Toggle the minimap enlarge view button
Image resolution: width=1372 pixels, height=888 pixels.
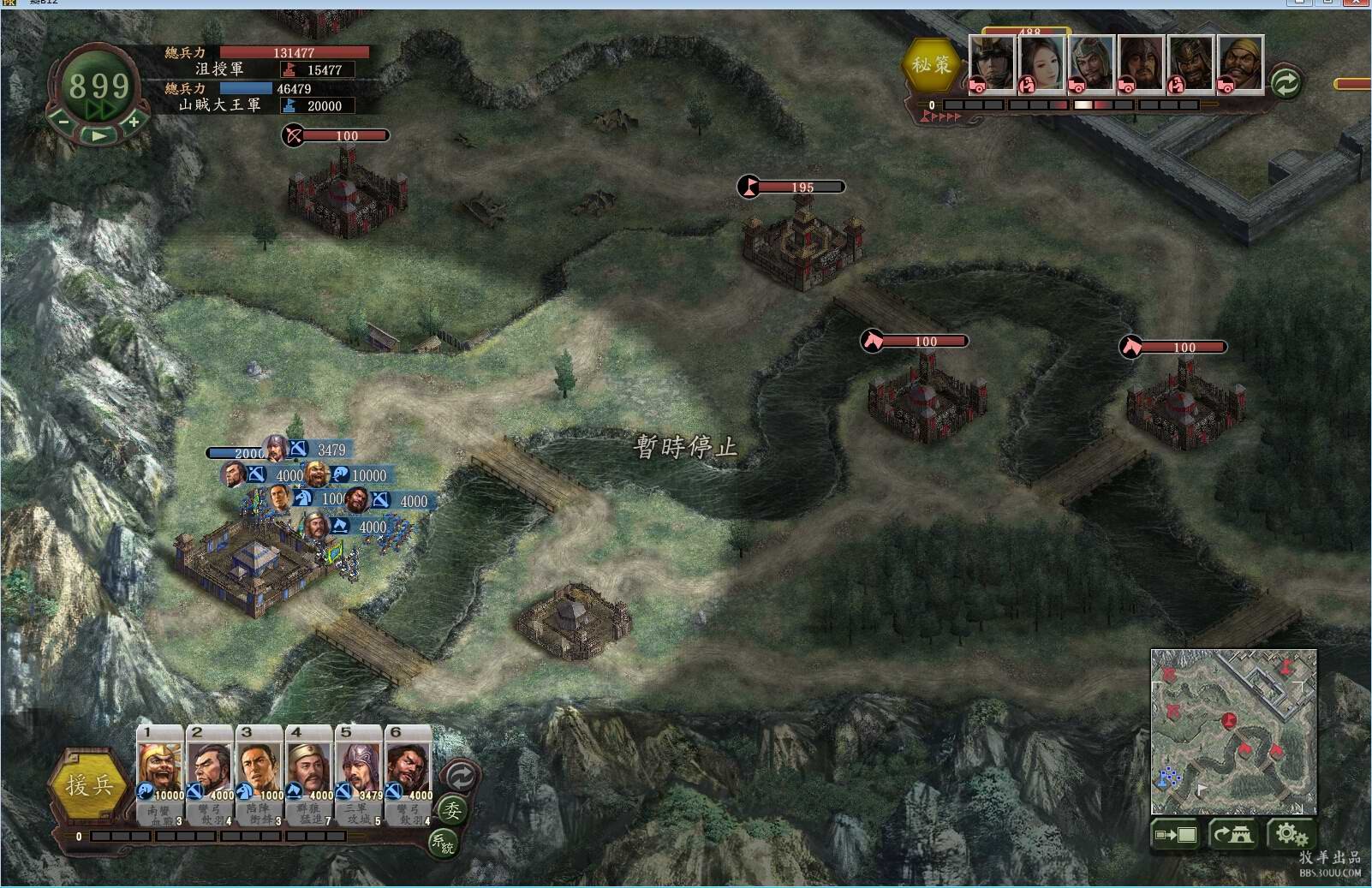click(1176, 834)
